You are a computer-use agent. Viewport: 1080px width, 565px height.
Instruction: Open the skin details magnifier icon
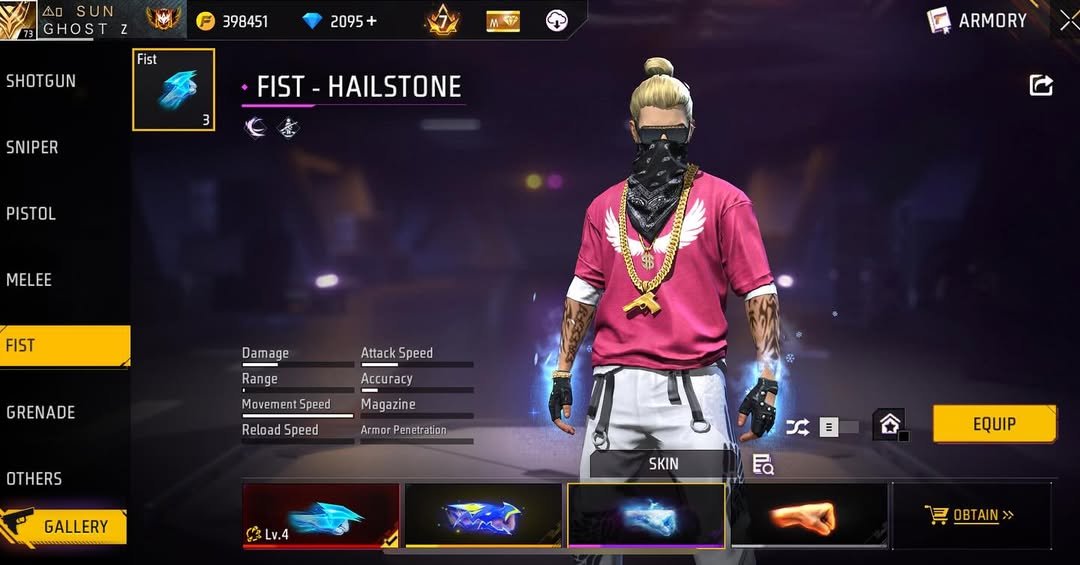click(x=763, y=464)
